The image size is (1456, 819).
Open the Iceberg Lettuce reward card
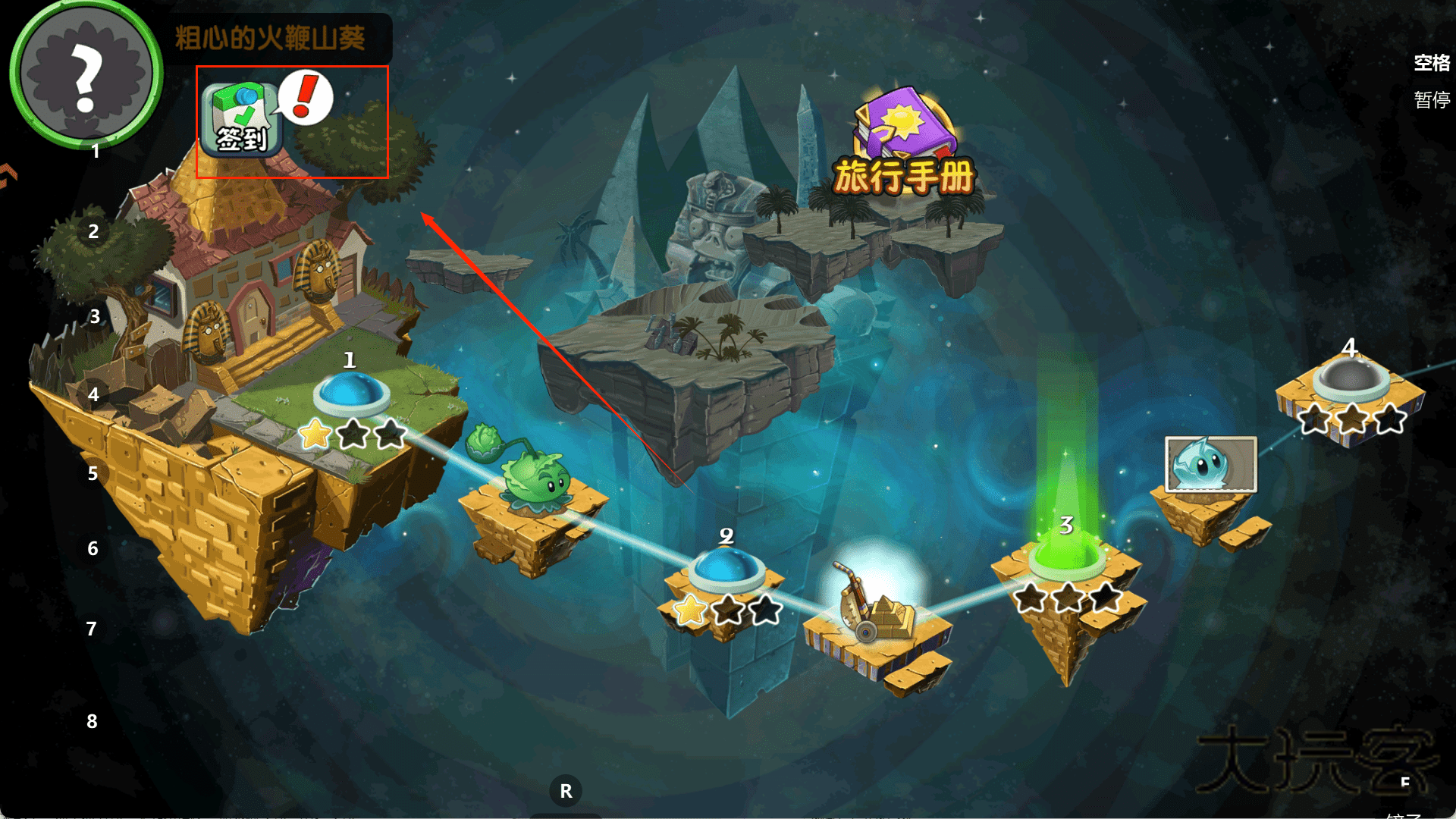1210,464
